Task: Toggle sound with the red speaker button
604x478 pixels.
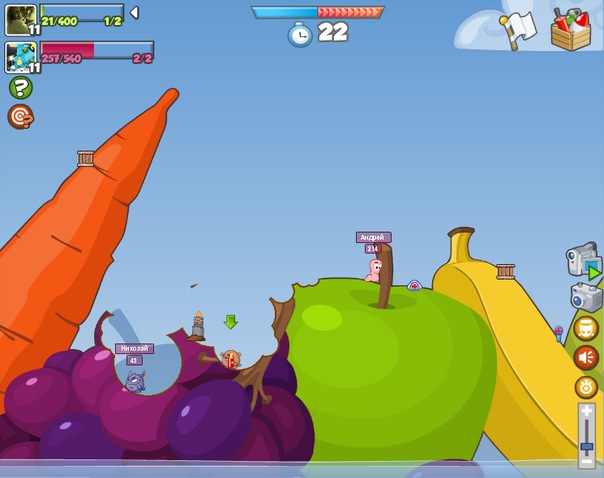Action: tap(586, 357)
